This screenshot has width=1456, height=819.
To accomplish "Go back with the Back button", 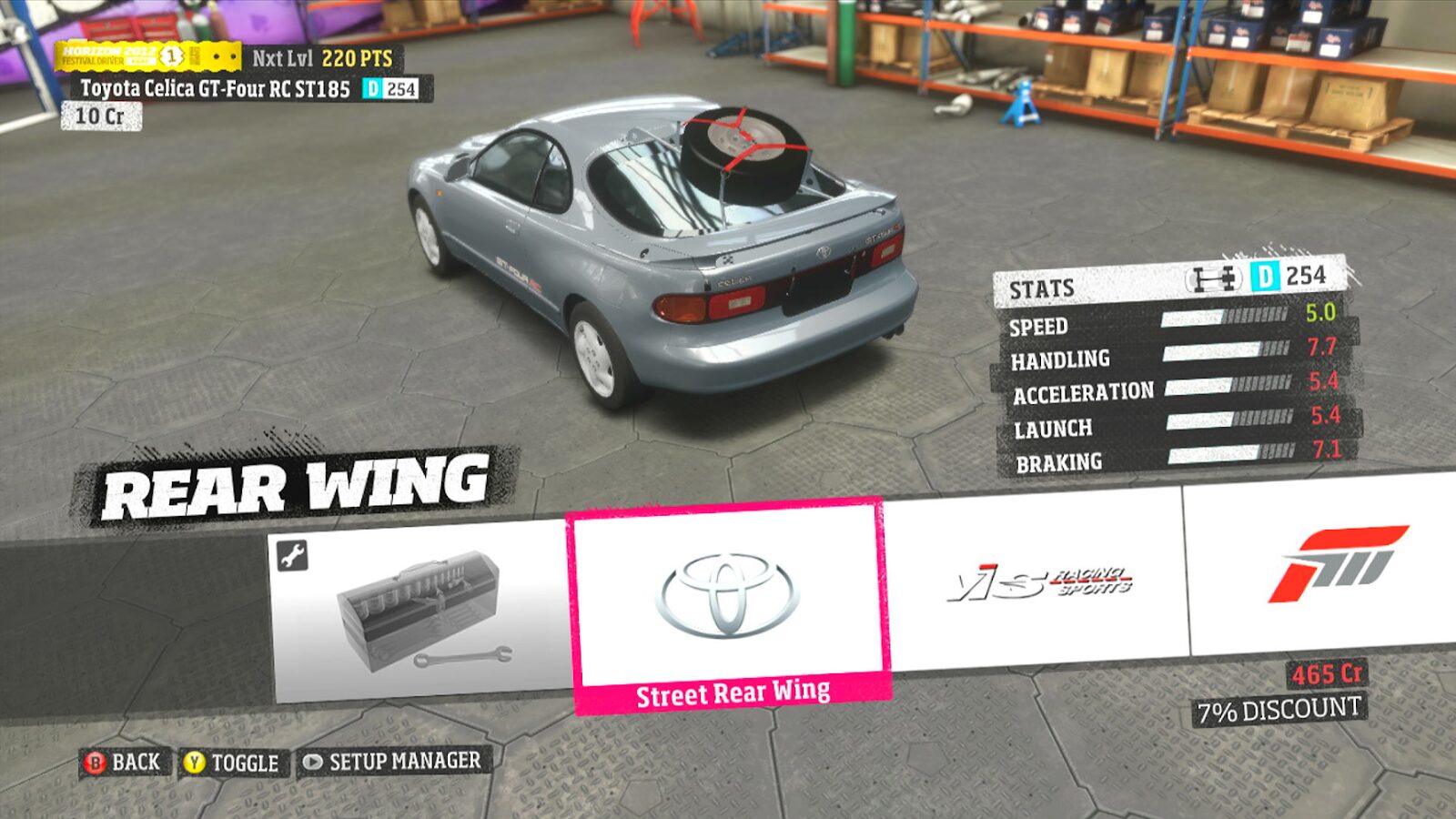I will pyautogui.click(x=123, y=763).
